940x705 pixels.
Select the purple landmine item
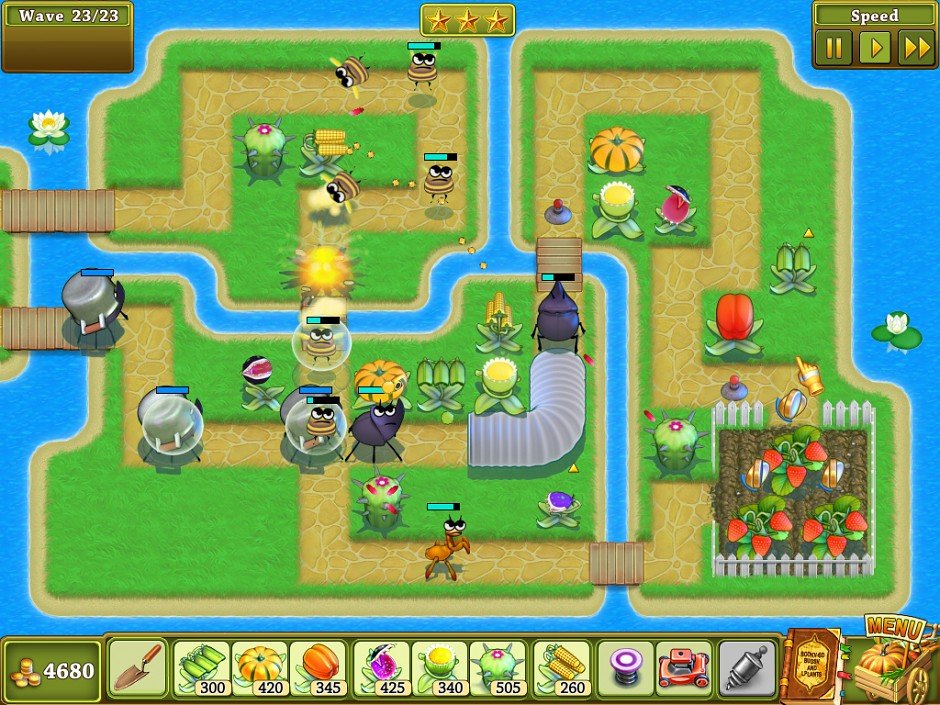click(625, 667)
